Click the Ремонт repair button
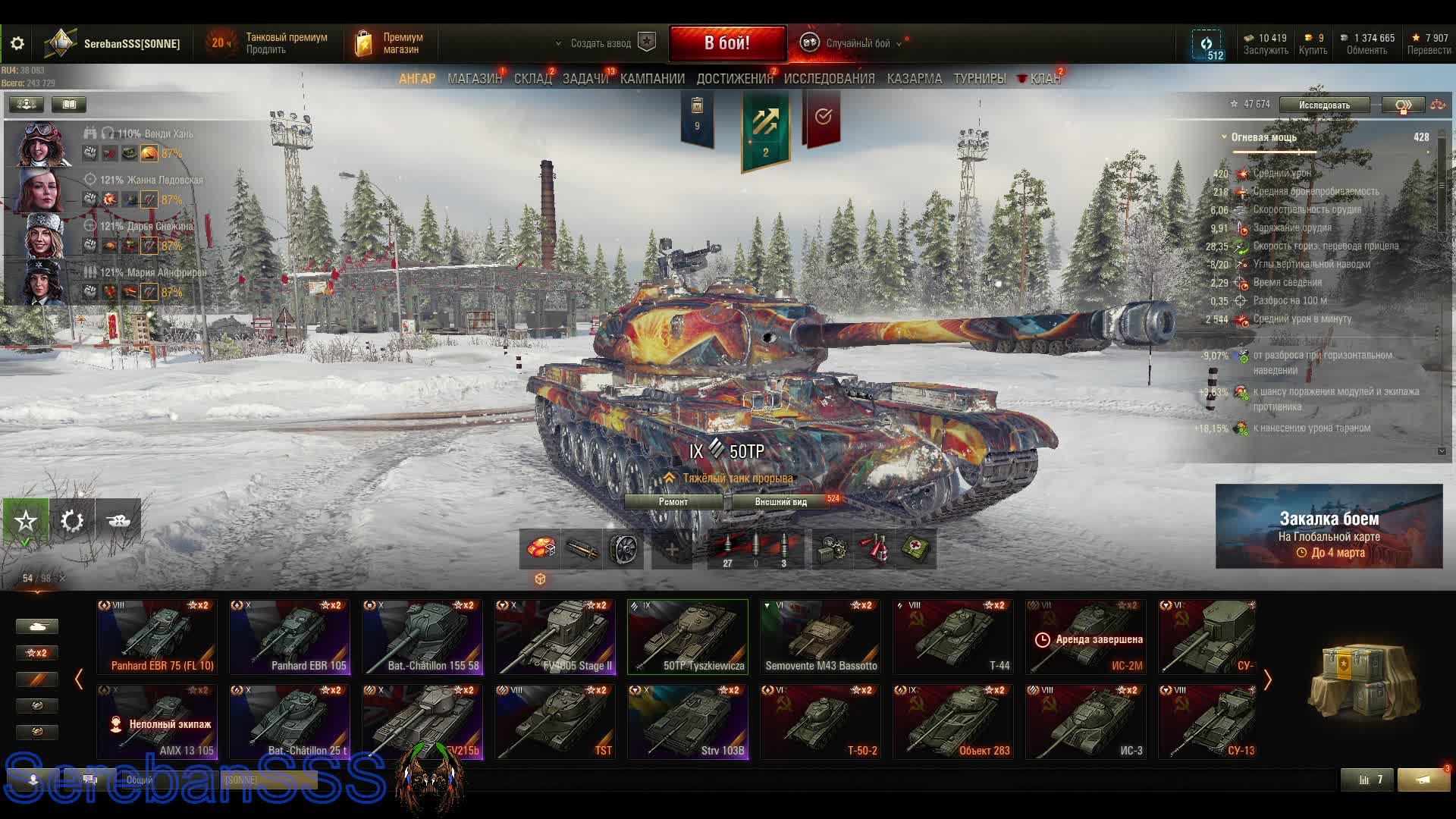 coord(673,502)
